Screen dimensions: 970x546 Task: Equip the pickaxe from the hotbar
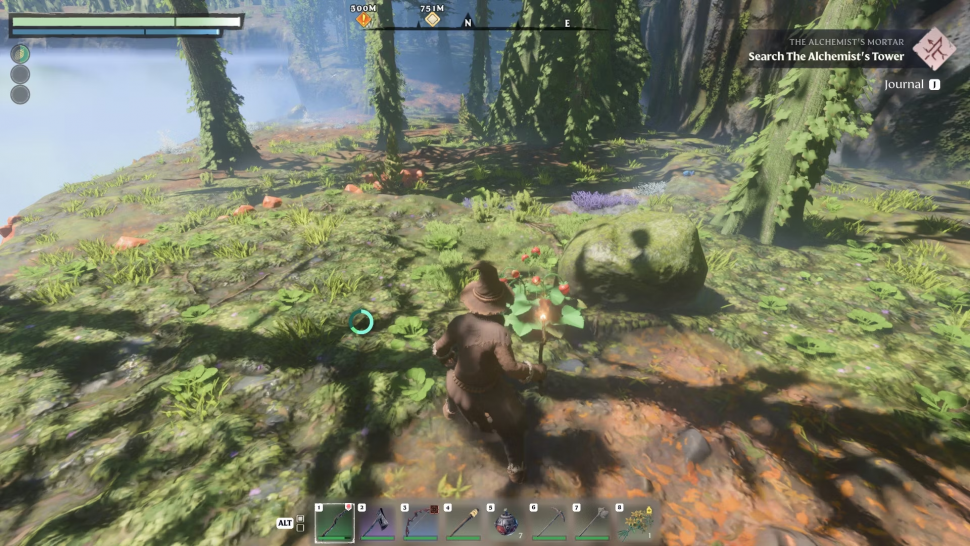tap(549, 522)
